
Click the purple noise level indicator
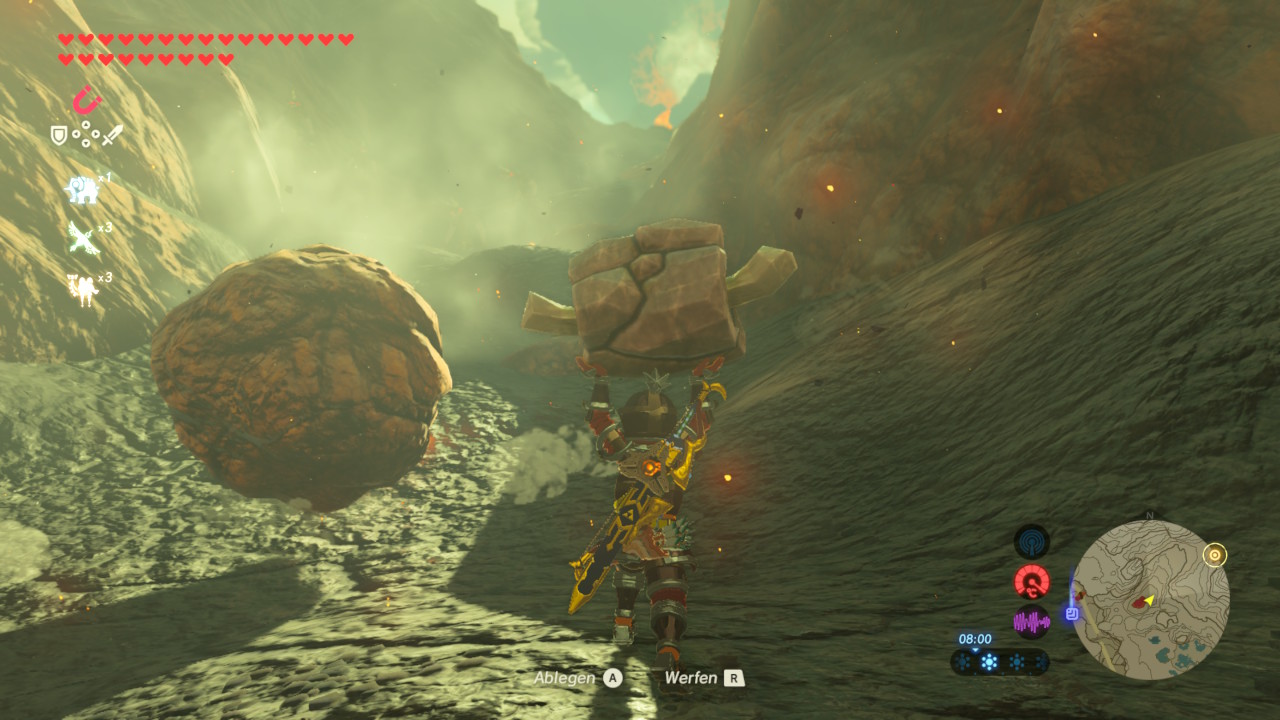[1032, 622]
